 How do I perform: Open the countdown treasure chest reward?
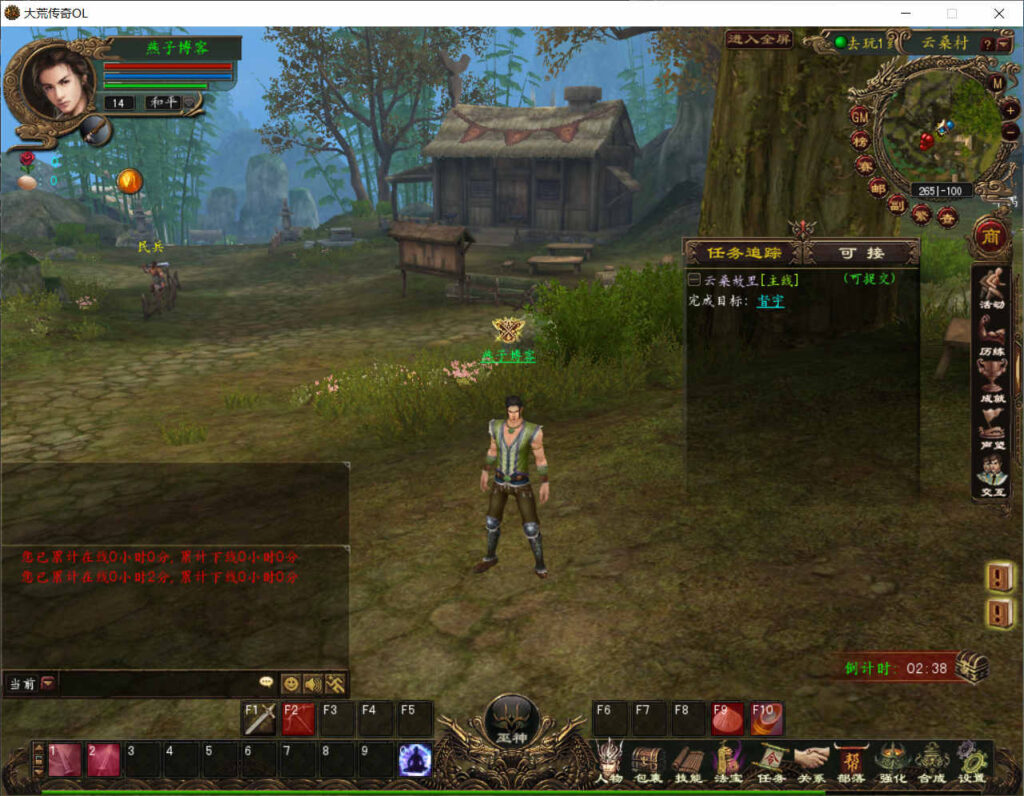point(971,667)
